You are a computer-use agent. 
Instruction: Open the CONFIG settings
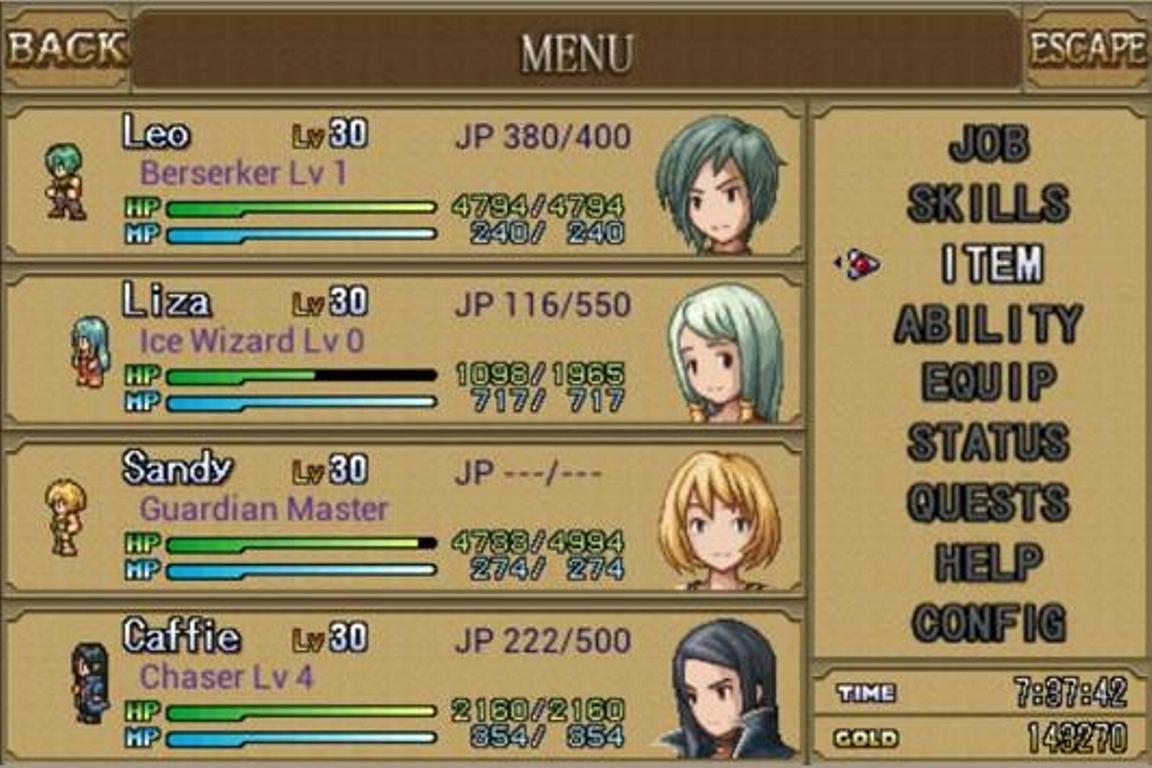click(x=988, y=622)
